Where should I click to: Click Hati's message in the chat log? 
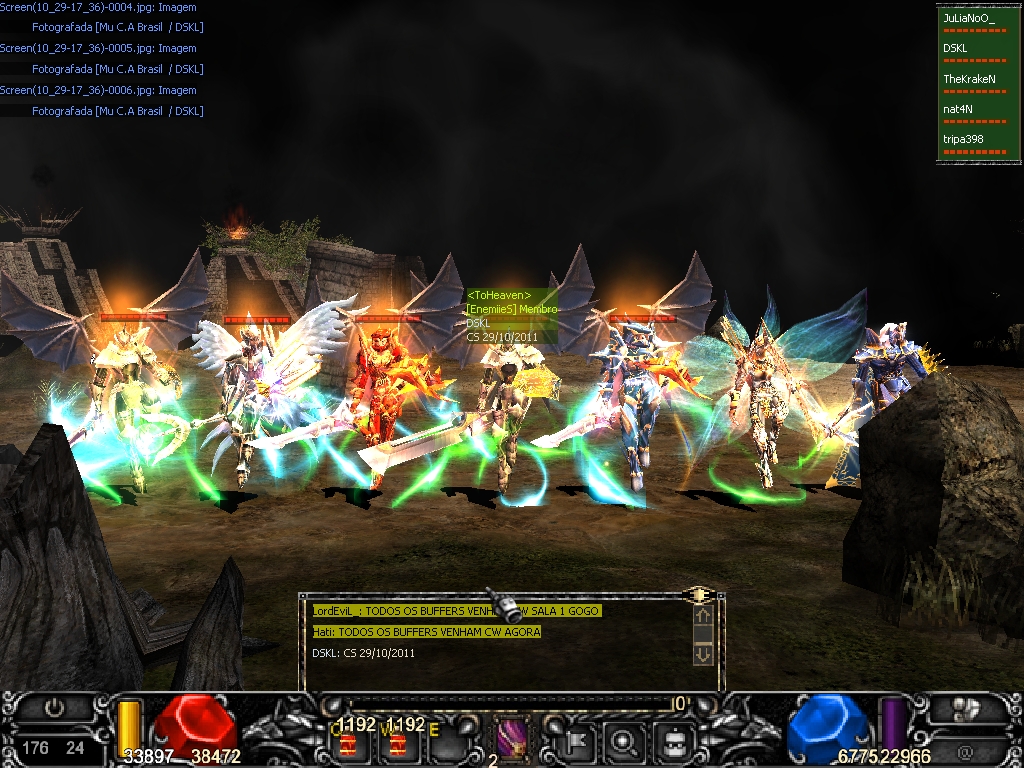click(426, 632)
